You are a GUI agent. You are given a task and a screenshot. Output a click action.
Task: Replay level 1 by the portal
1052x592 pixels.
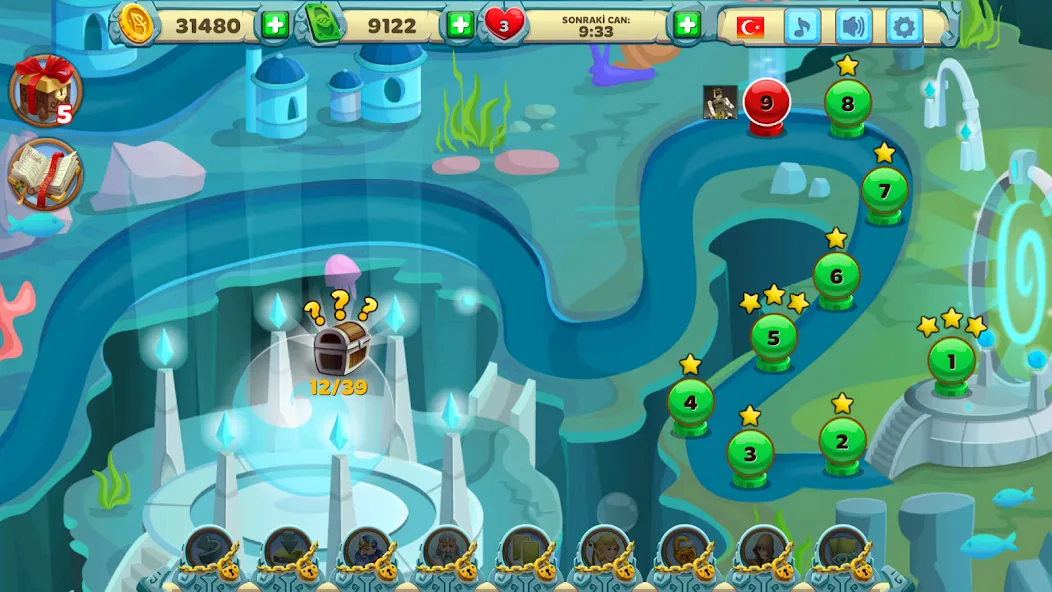(951, 362)
